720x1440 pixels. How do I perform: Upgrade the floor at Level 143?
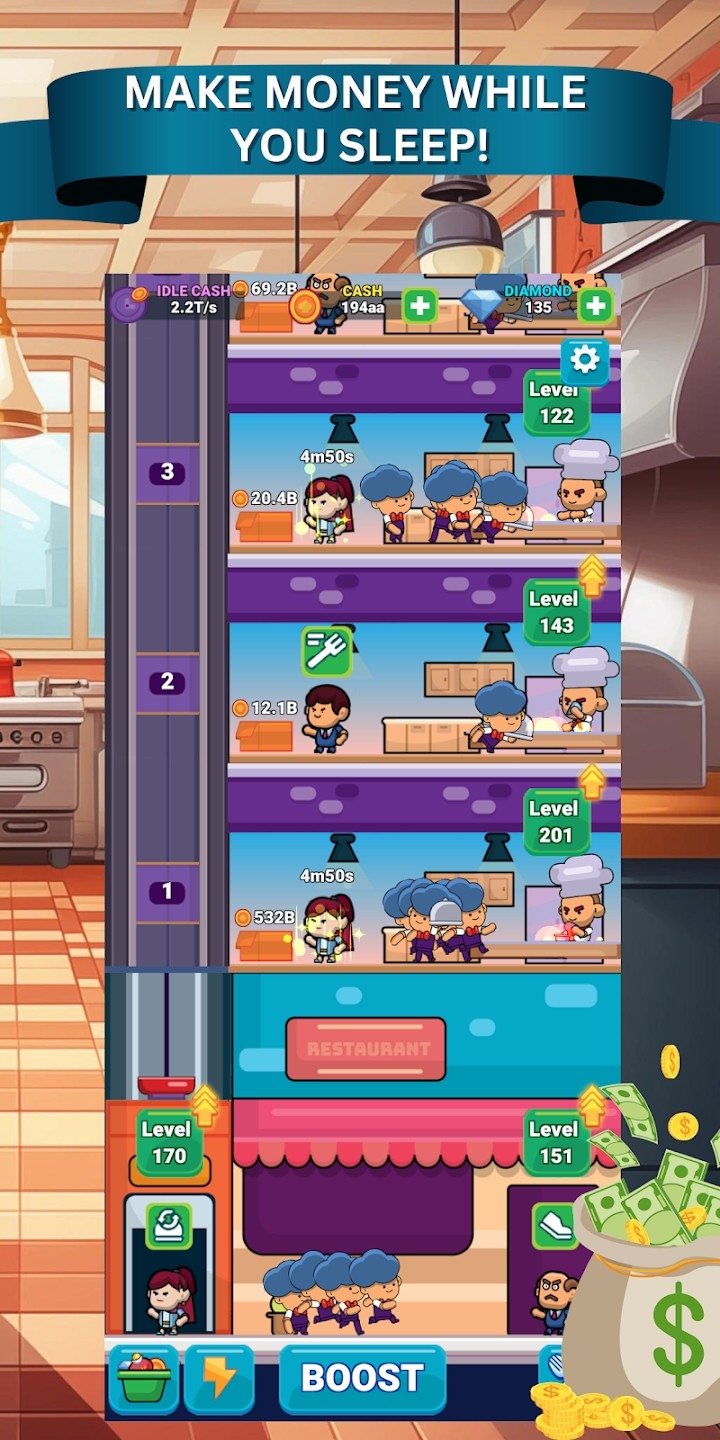coord(556,612)
